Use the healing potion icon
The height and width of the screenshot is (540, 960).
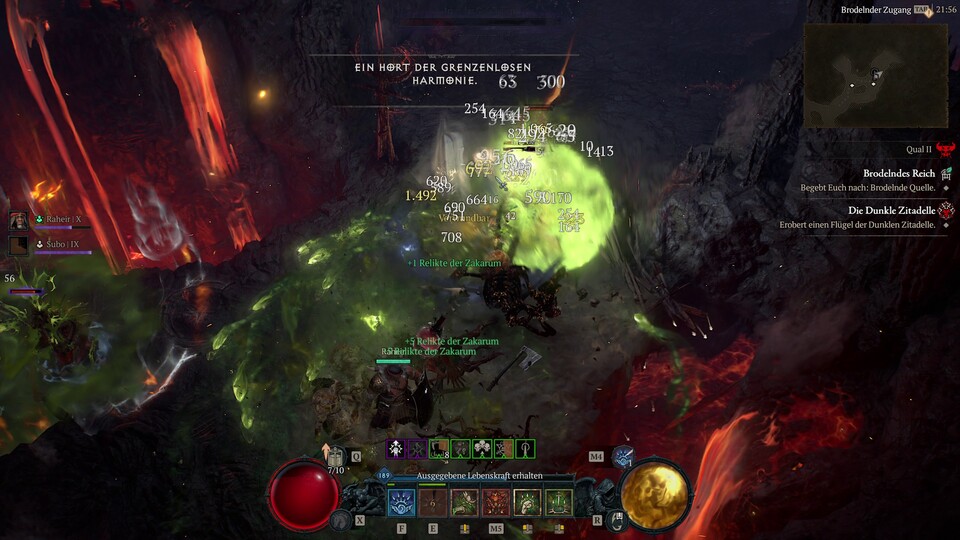[335, 456]
